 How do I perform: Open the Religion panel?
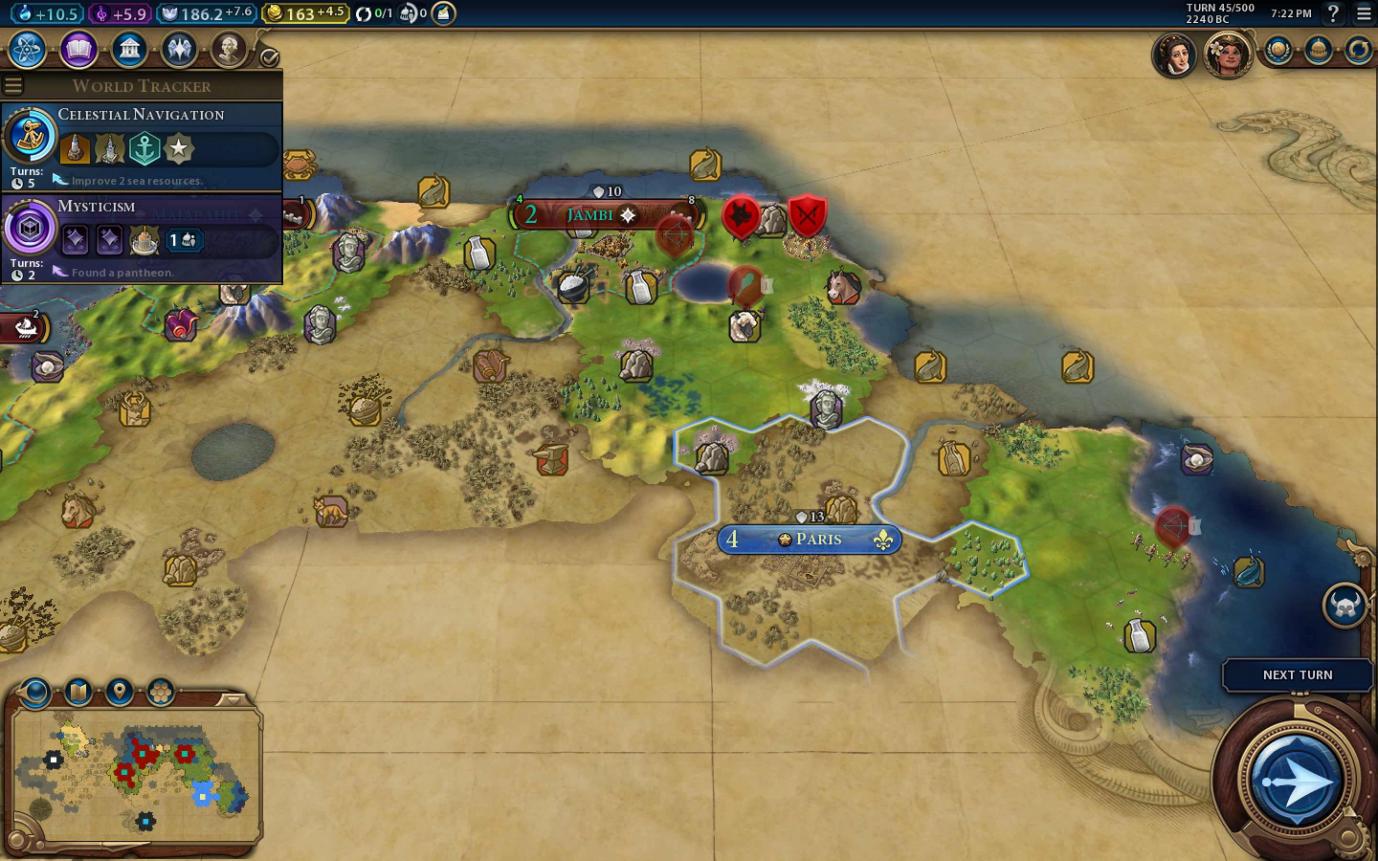coord(179,48)
